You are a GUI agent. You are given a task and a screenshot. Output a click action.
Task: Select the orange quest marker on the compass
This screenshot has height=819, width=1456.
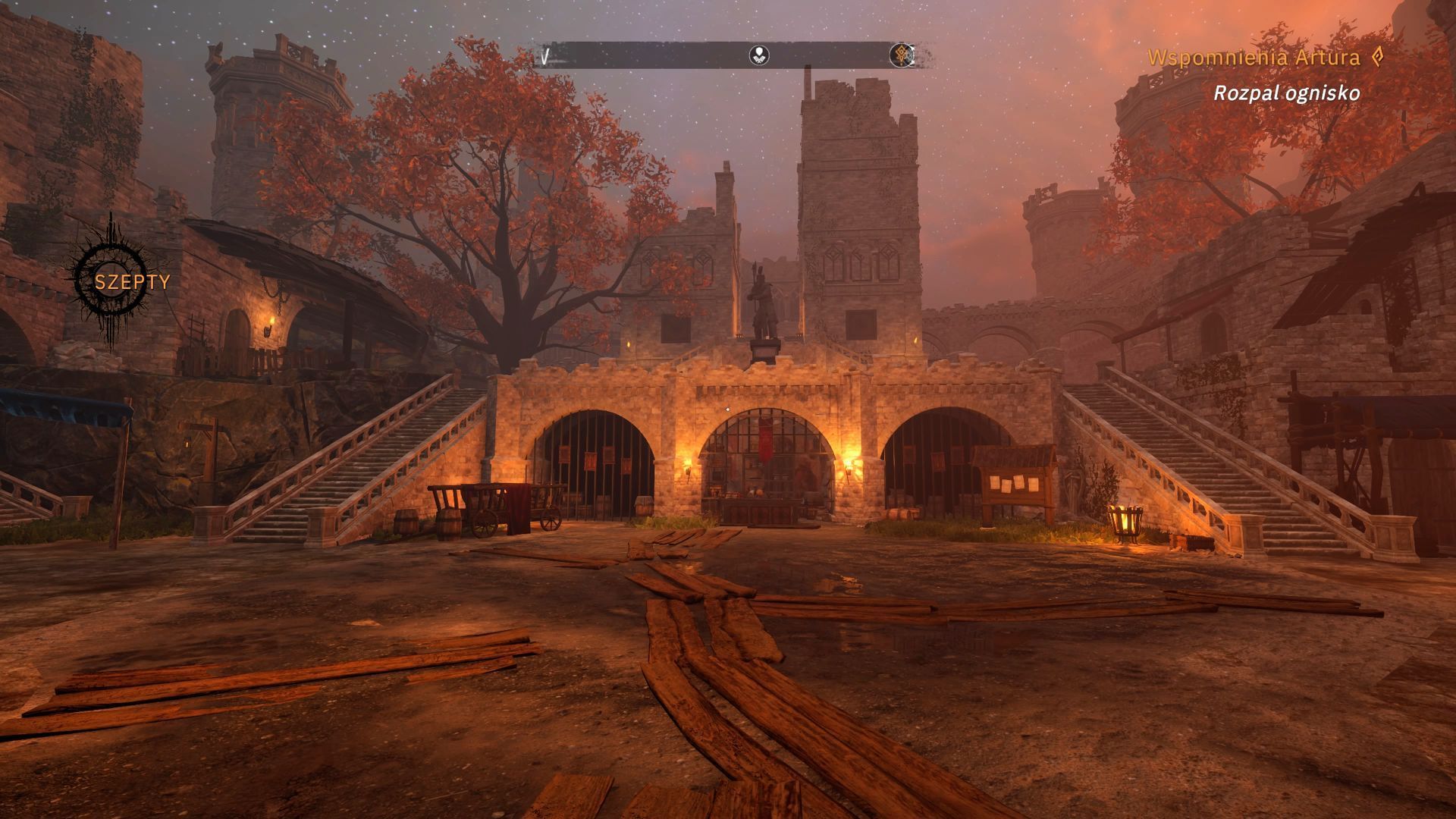pos(902,55)
